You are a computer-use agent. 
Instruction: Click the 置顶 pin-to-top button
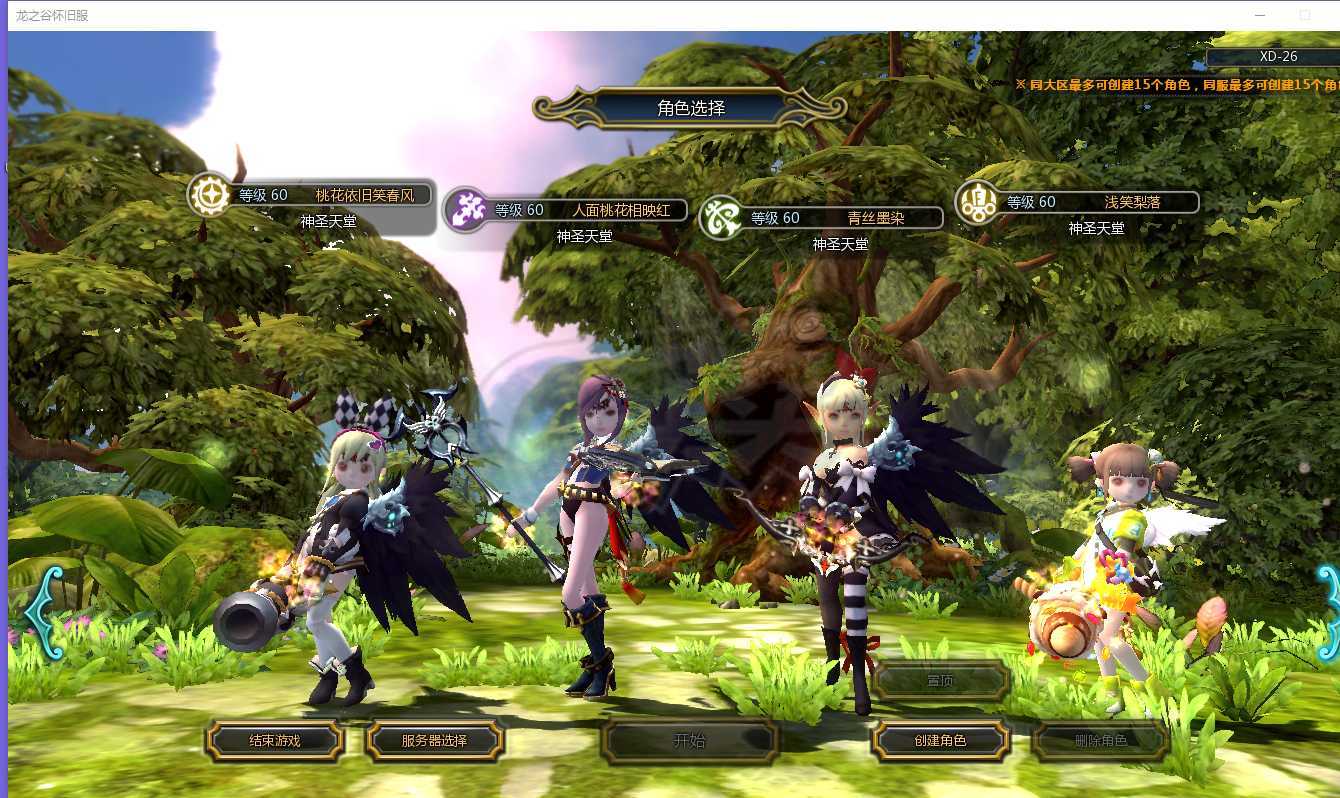[940, 681]
